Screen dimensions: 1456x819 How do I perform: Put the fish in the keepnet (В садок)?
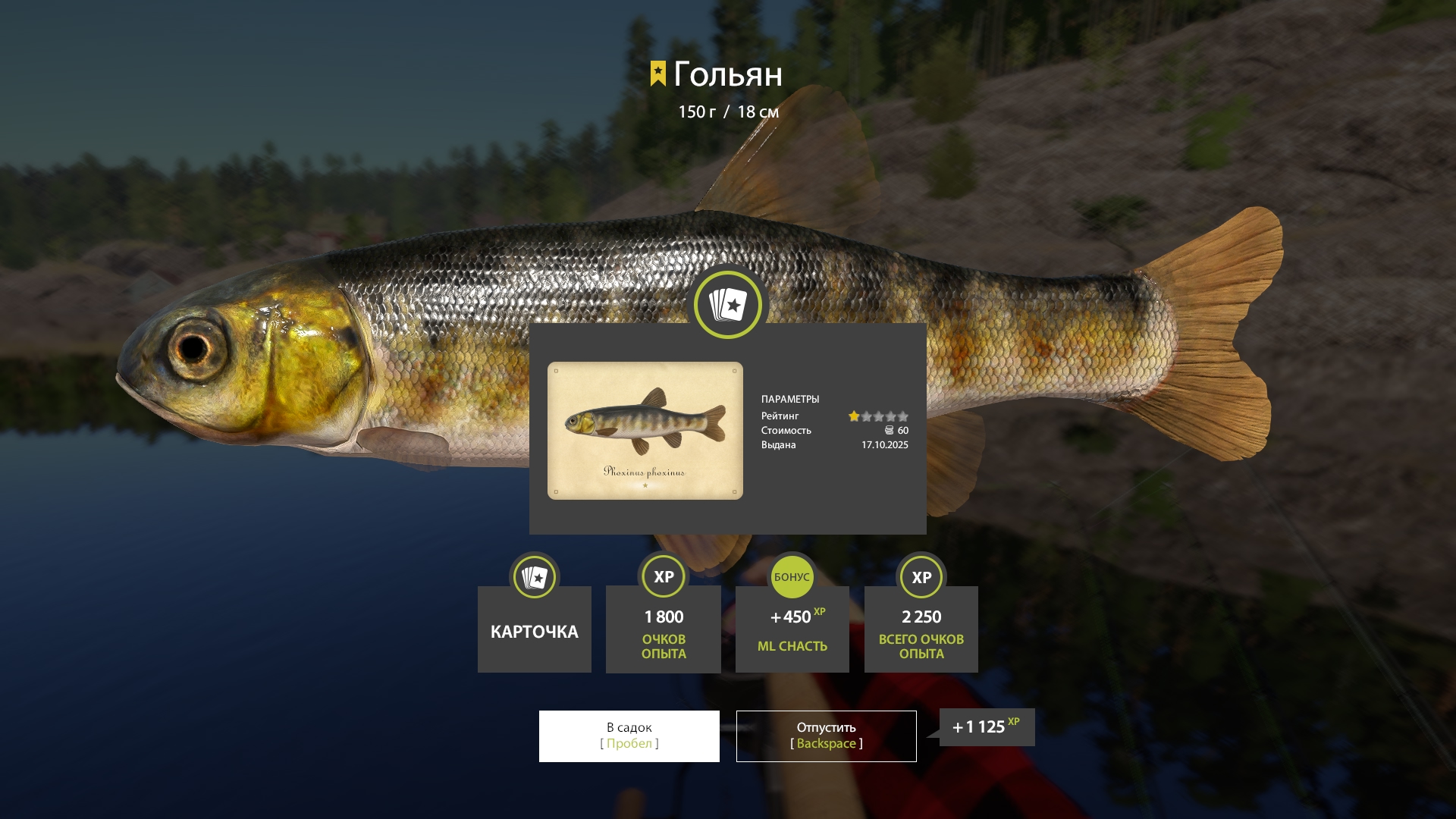tap(629, 736)
